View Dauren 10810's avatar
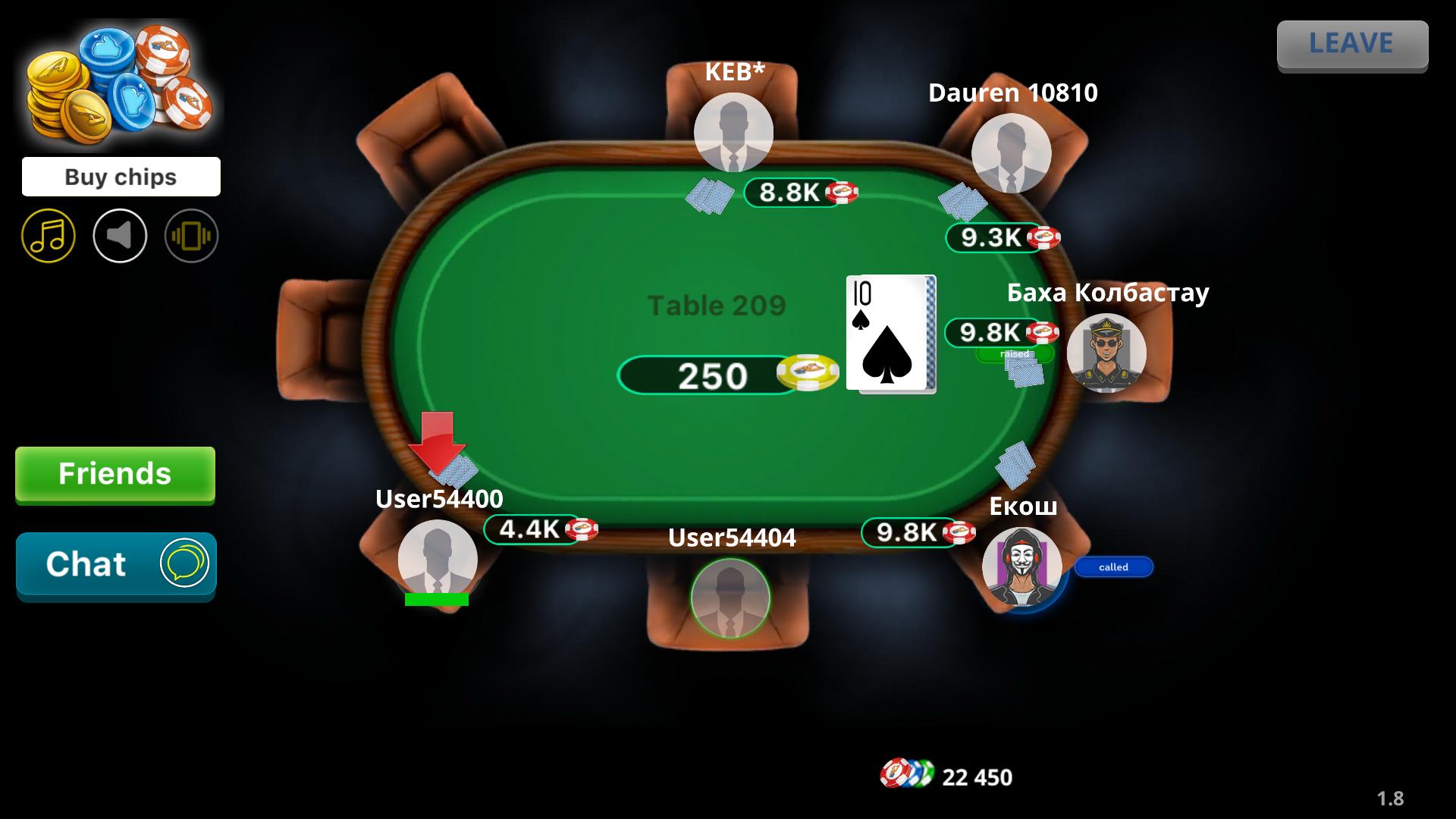Viewport: 1456px width, 819px height. click(1011, 153)
